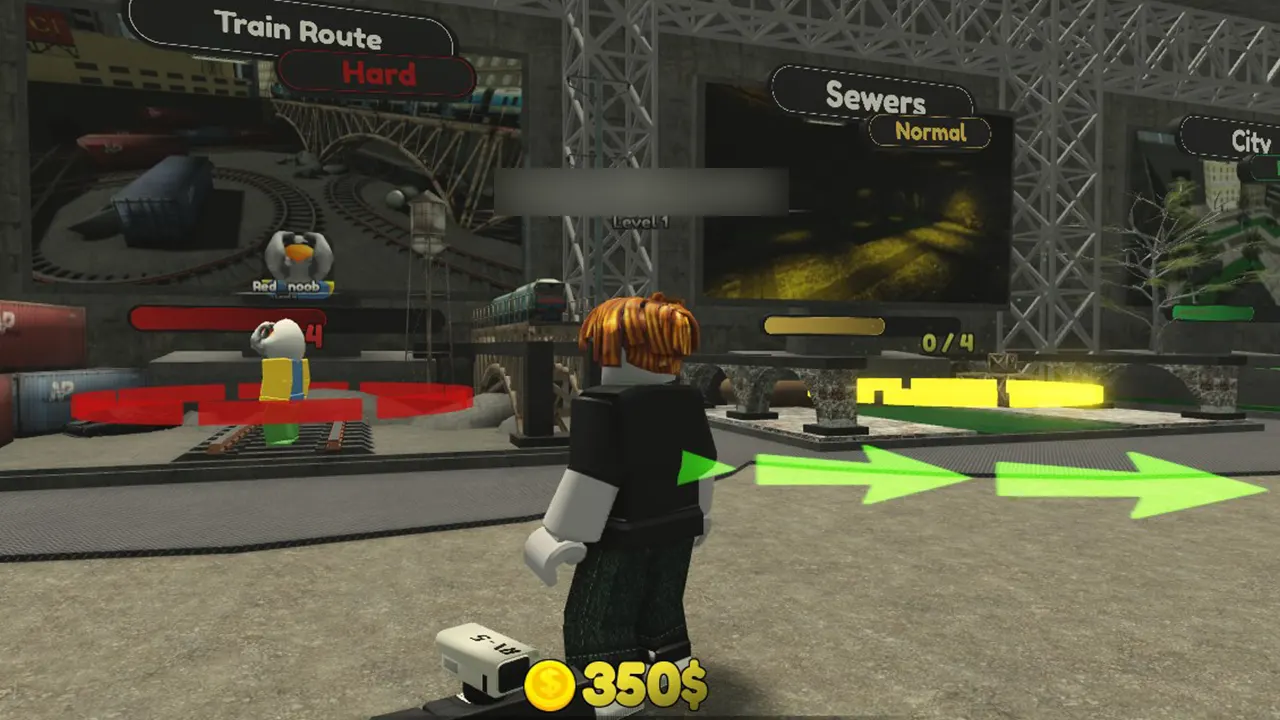
Task: Toggle the Hard difficulty badge
Action: point(376,72)
